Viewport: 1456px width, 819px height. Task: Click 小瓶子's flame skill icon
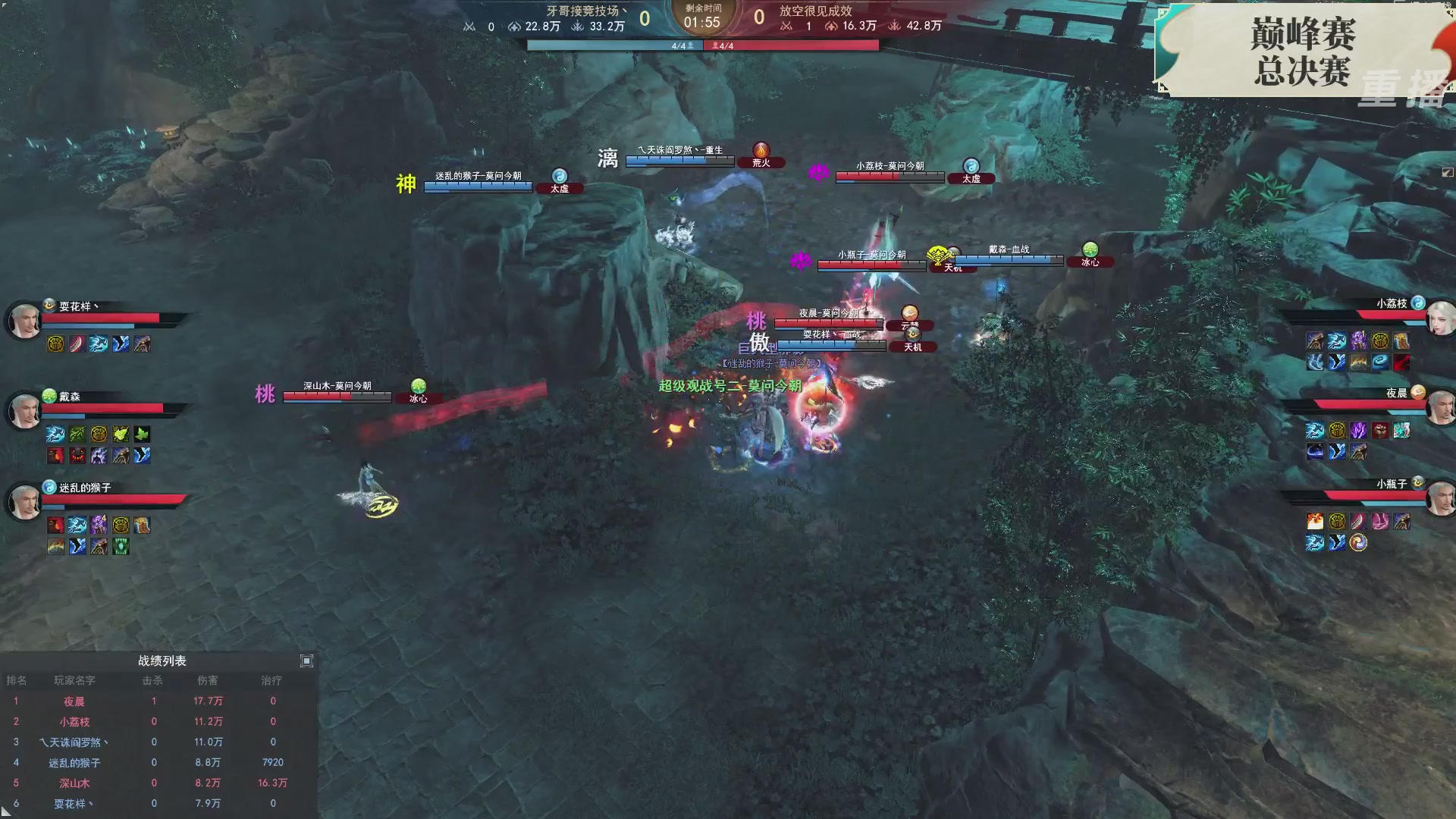[x=1314, y=521]
